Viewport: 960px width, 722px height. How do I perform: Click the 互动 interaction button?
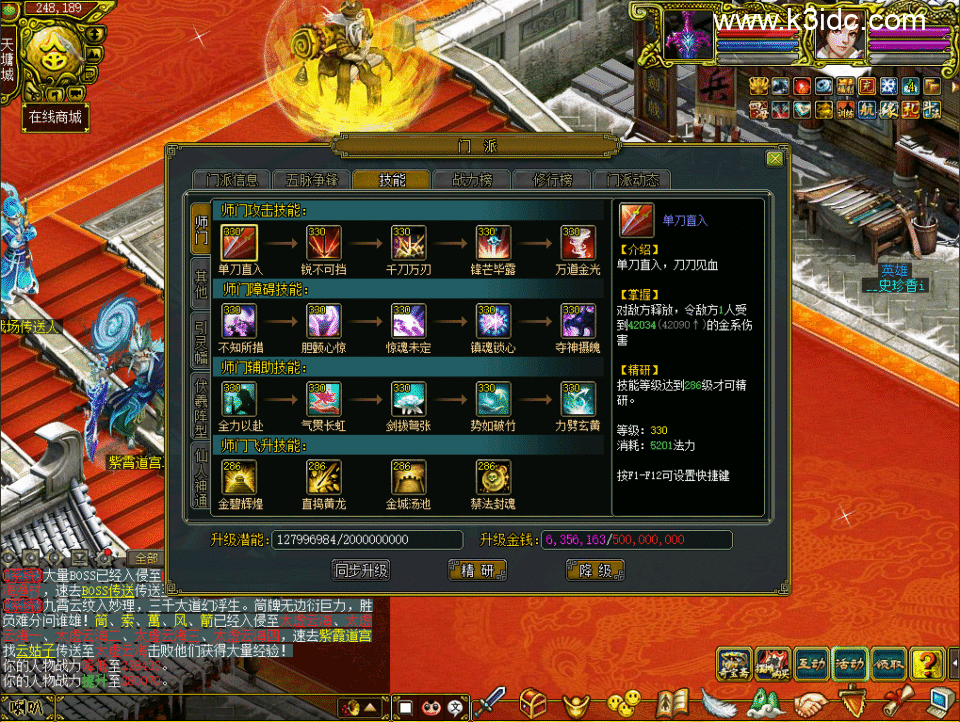(x=811, y=663)
